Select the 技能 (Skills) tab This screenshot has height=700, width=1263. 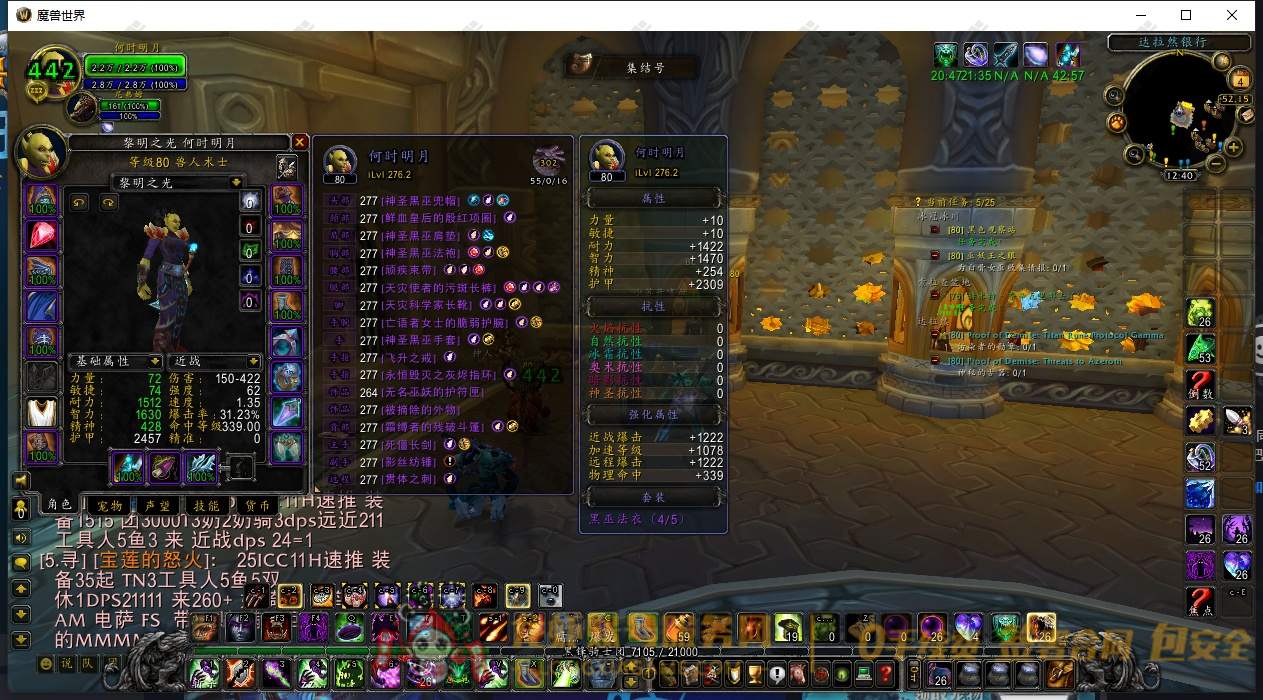pos(207,506)
